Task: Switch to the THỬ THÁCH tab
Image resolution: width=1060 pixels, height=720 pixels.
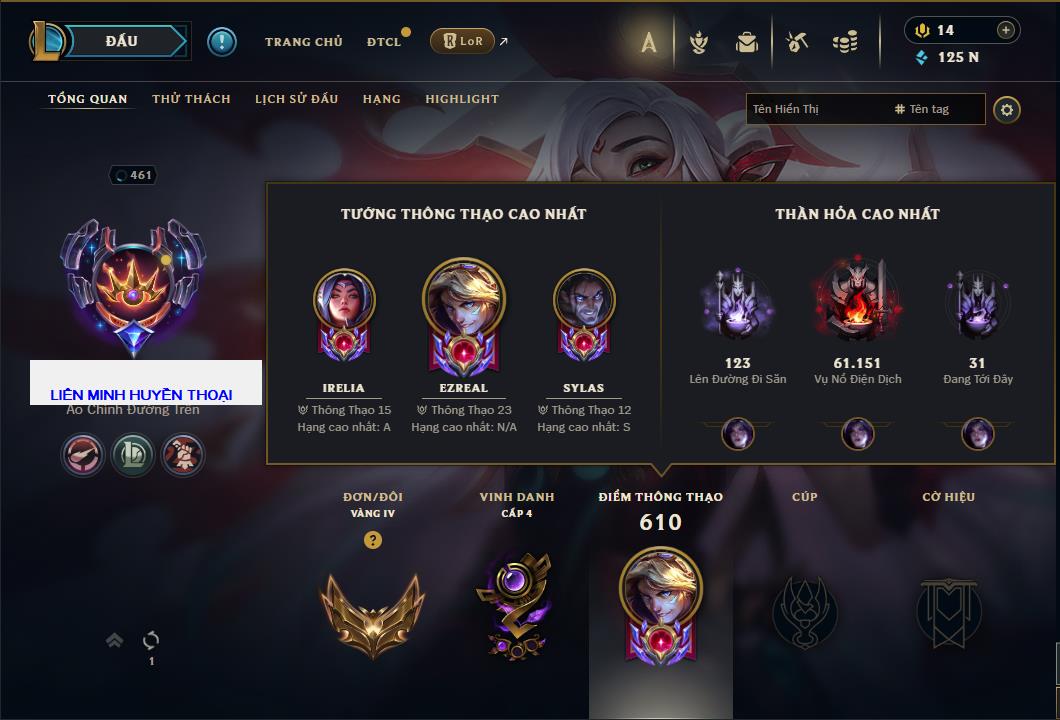Action: tap(191, 99)
